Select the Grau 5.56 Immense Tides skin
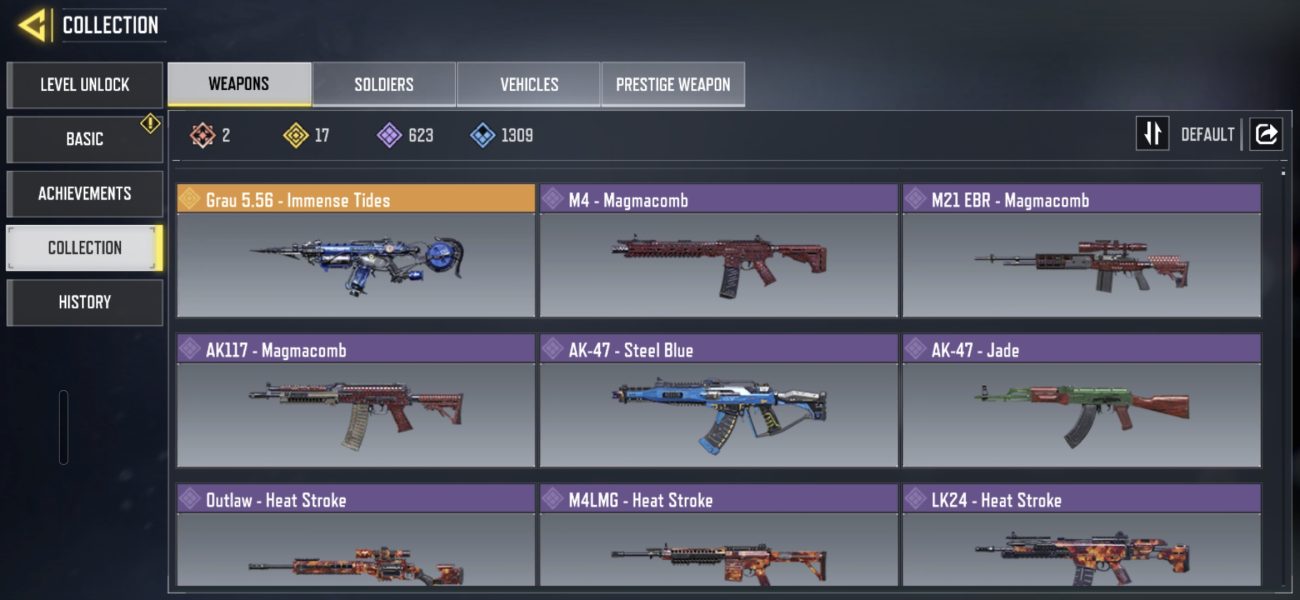This screenshot has width=1300, height=600. point(356,251)
